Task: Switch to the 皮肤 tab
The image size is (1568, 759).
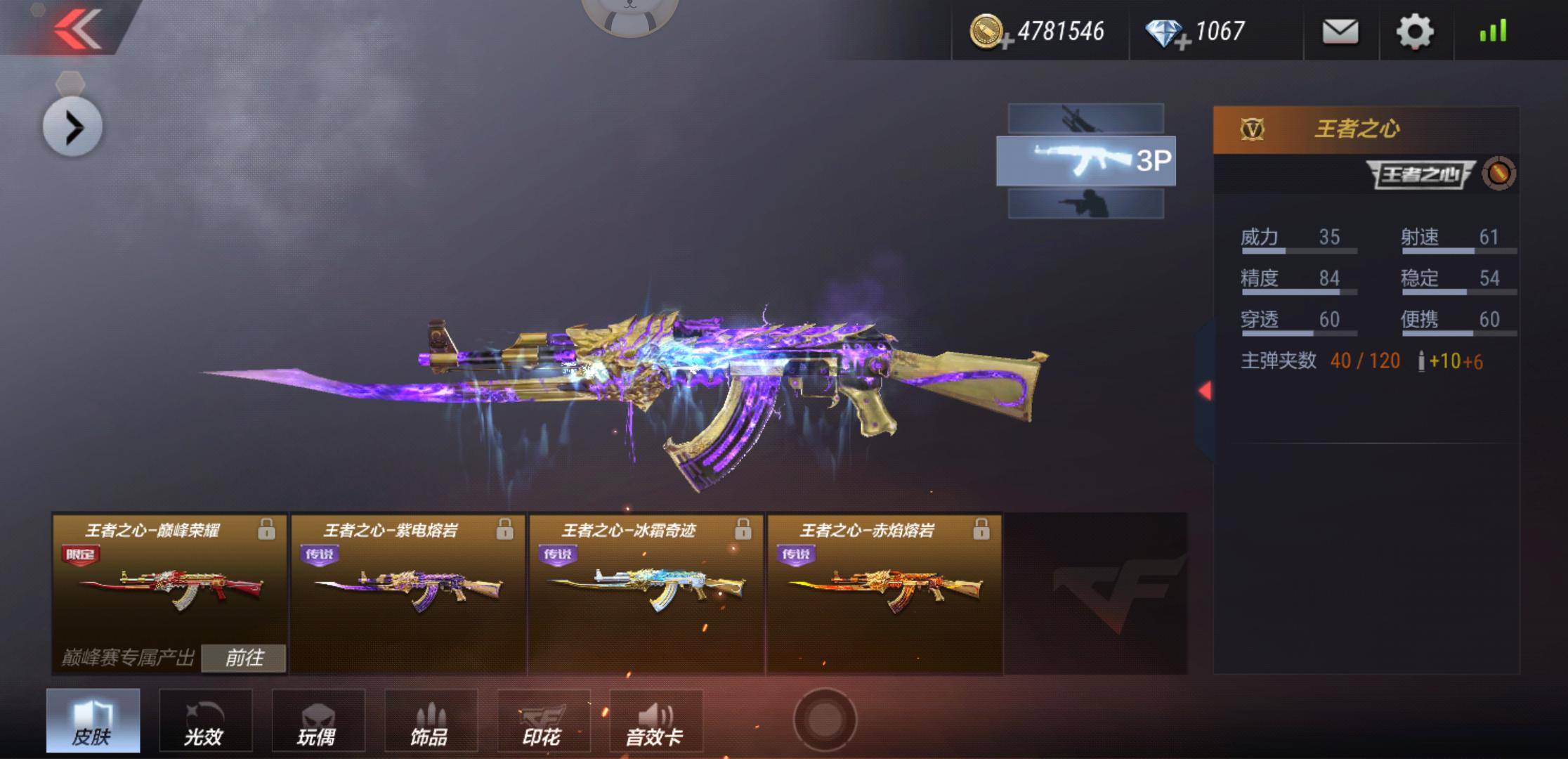Action: pyautogui.click(x=93, y=720)
